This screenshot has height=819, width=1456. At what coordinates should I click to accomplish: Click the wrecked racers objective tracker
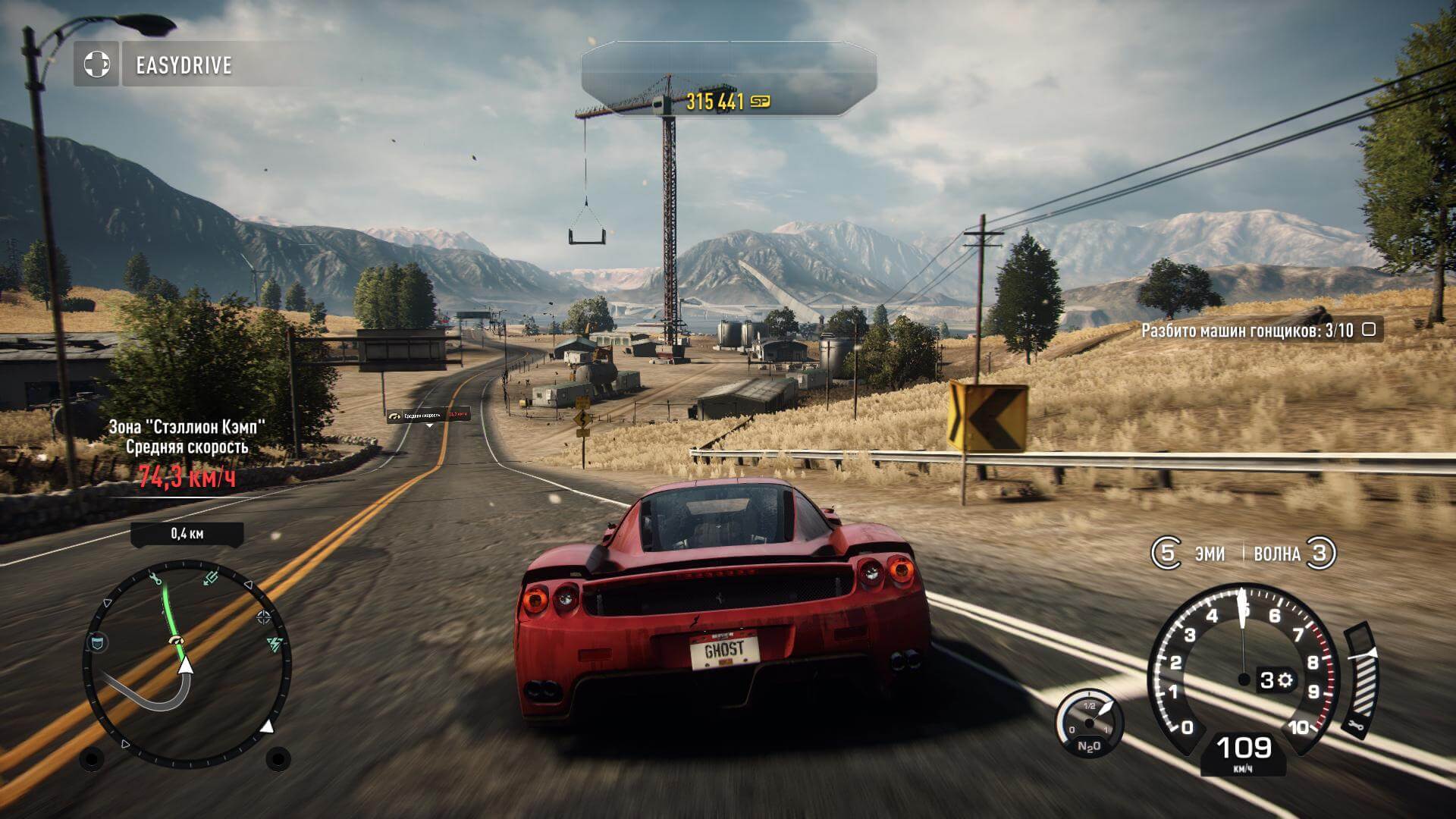click(x=1258, y=330)
